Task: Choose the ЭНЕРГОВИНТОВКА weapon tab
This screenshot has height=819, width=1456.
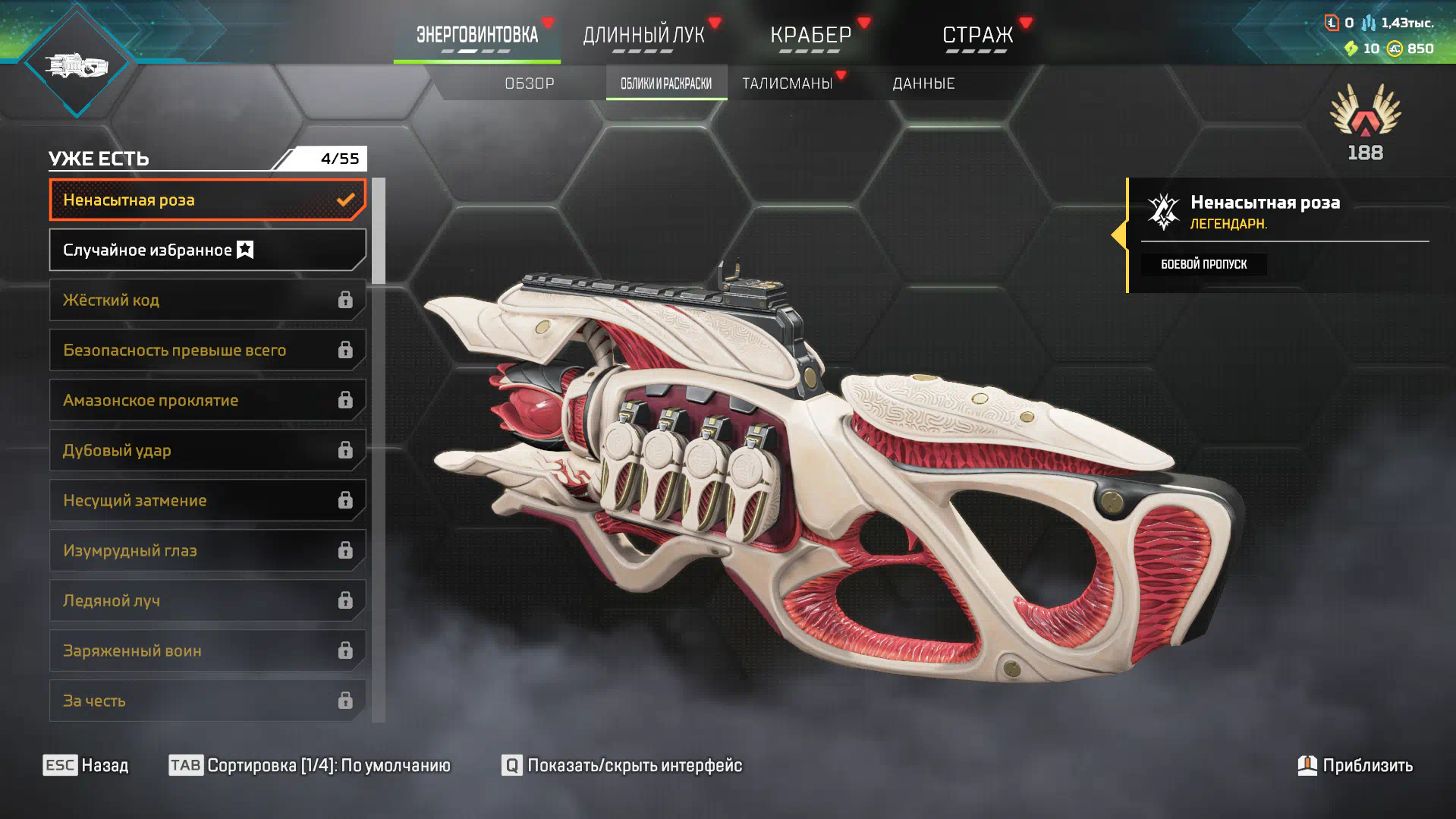Action: coord(476,35)
